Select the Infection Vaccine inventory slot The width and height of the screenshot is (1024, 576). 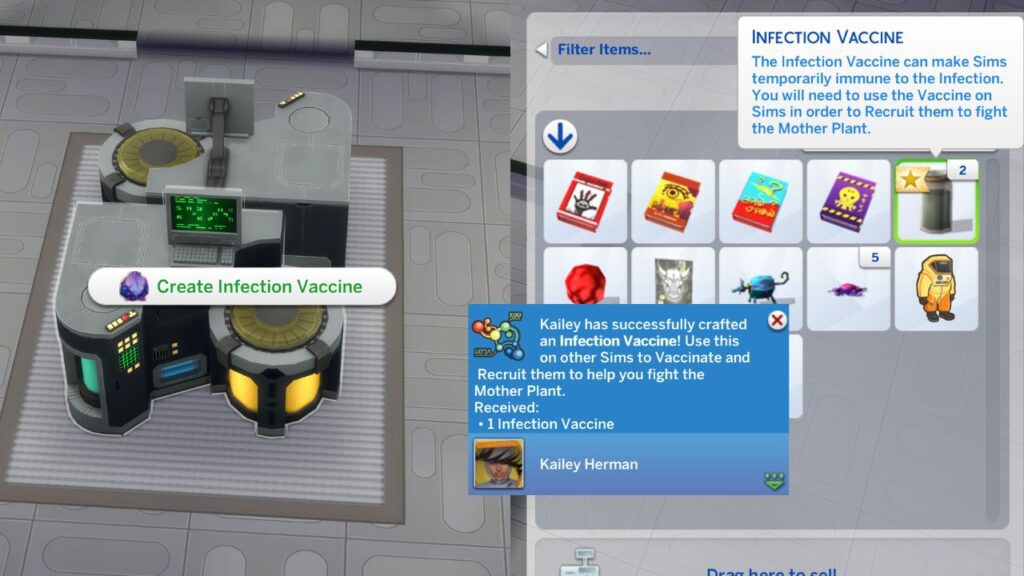[x=936, y=201]
